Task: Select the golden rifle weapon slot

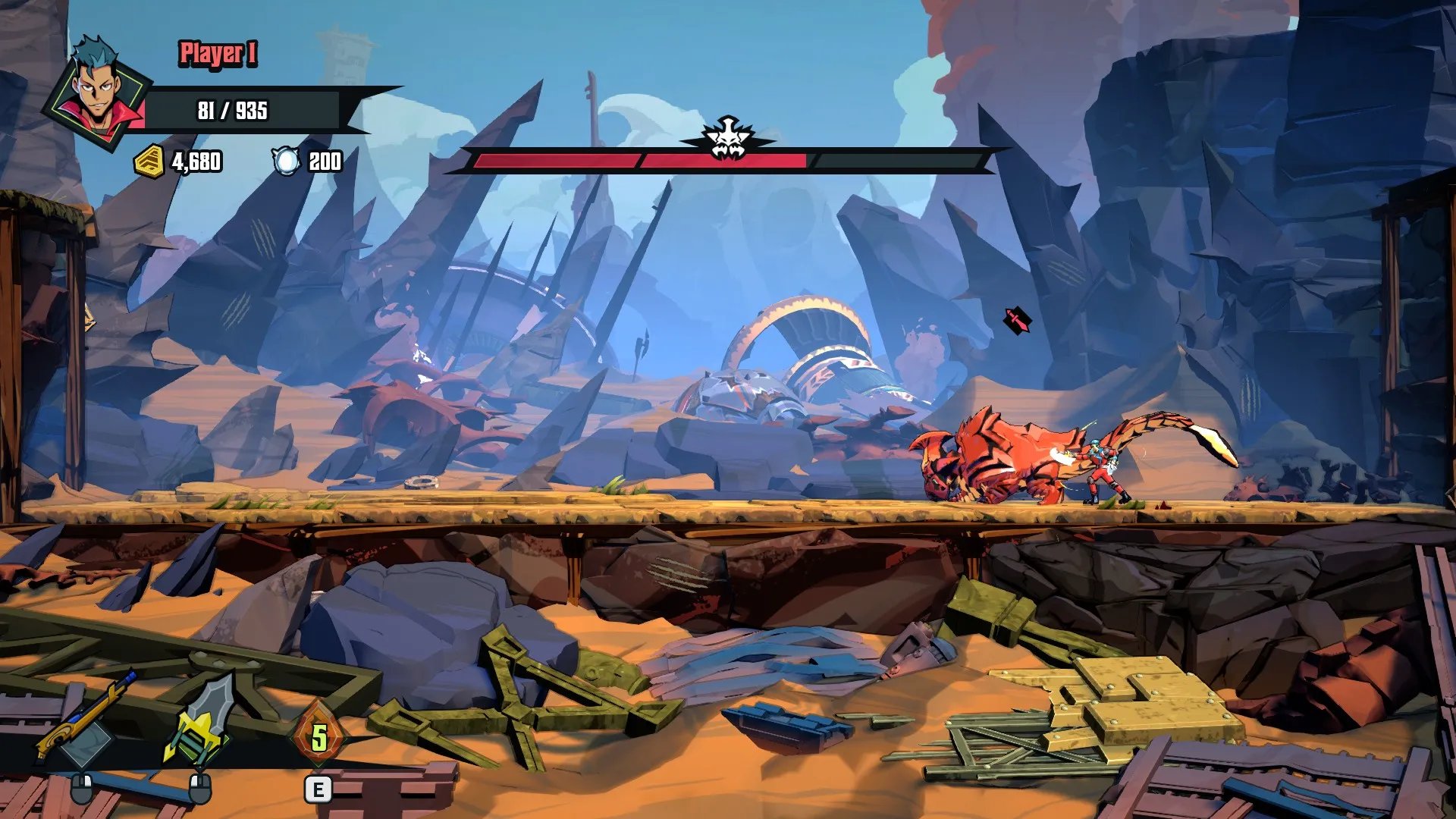Action: (x=86, y=719)
